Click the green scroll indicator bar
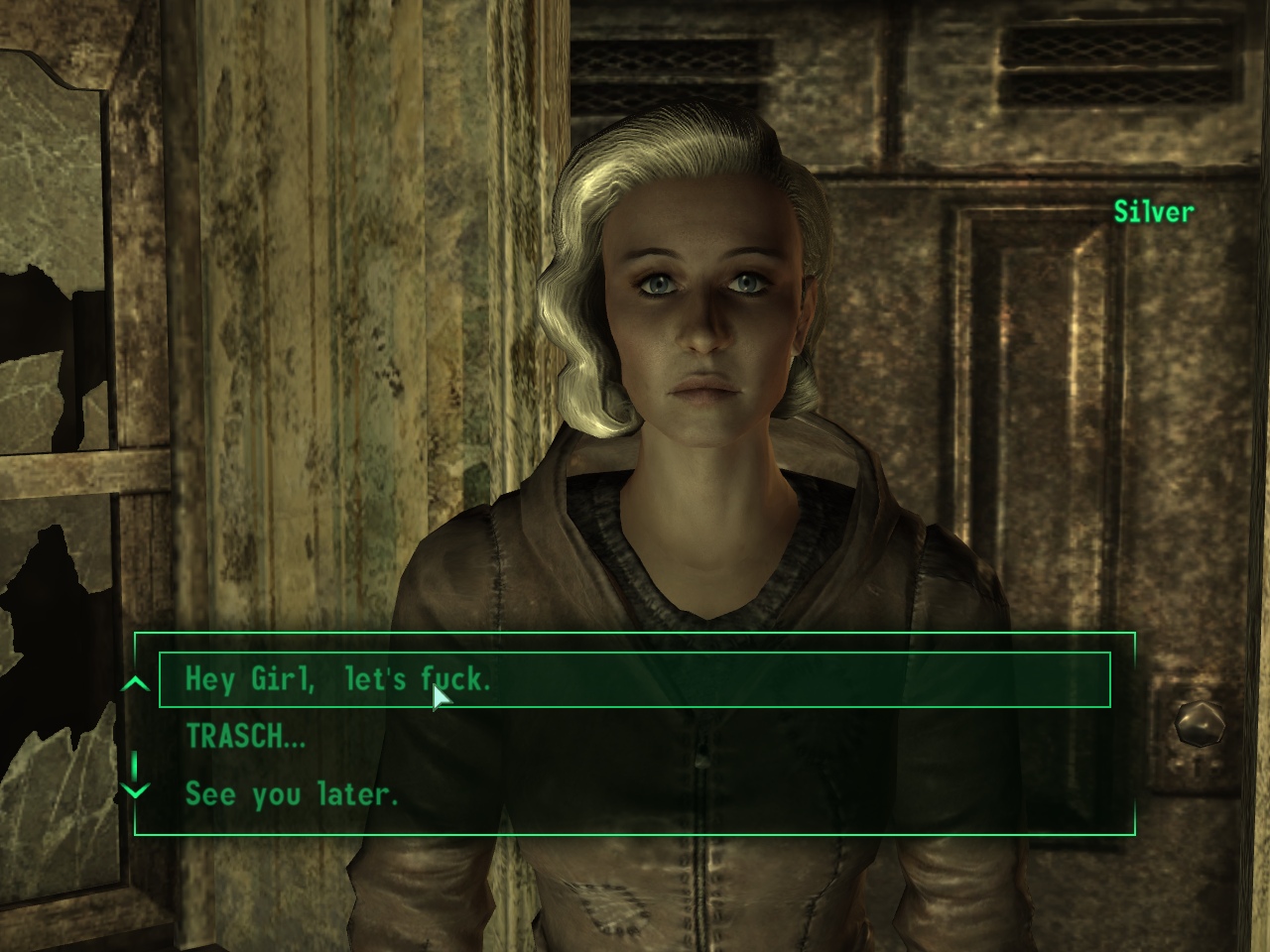This screenshot has height=952, width=1270. (134, 764)
